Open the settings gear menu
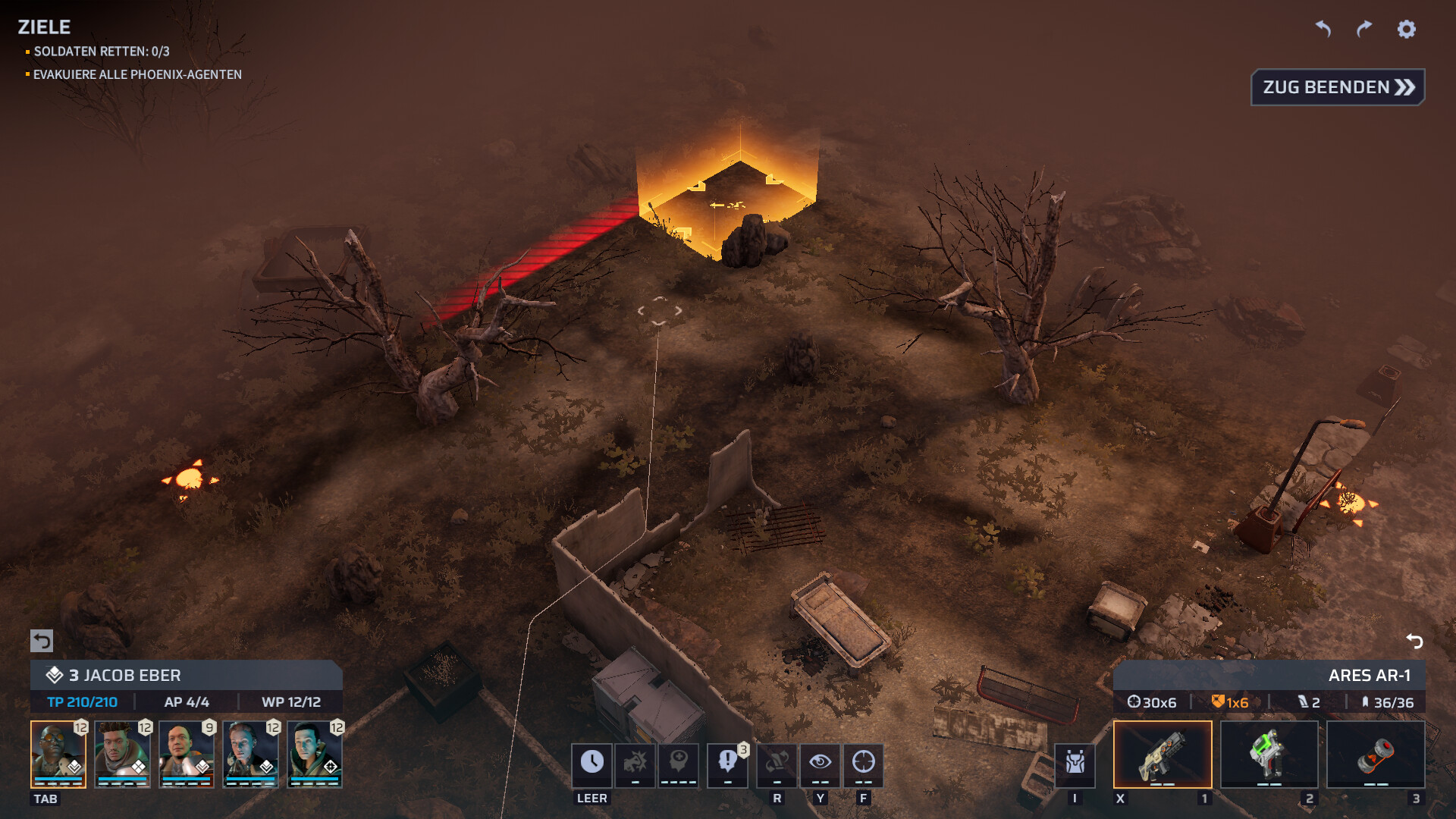Viewport: 1456px width, 819px height. pyautogui.click(x=1407, y=29)
